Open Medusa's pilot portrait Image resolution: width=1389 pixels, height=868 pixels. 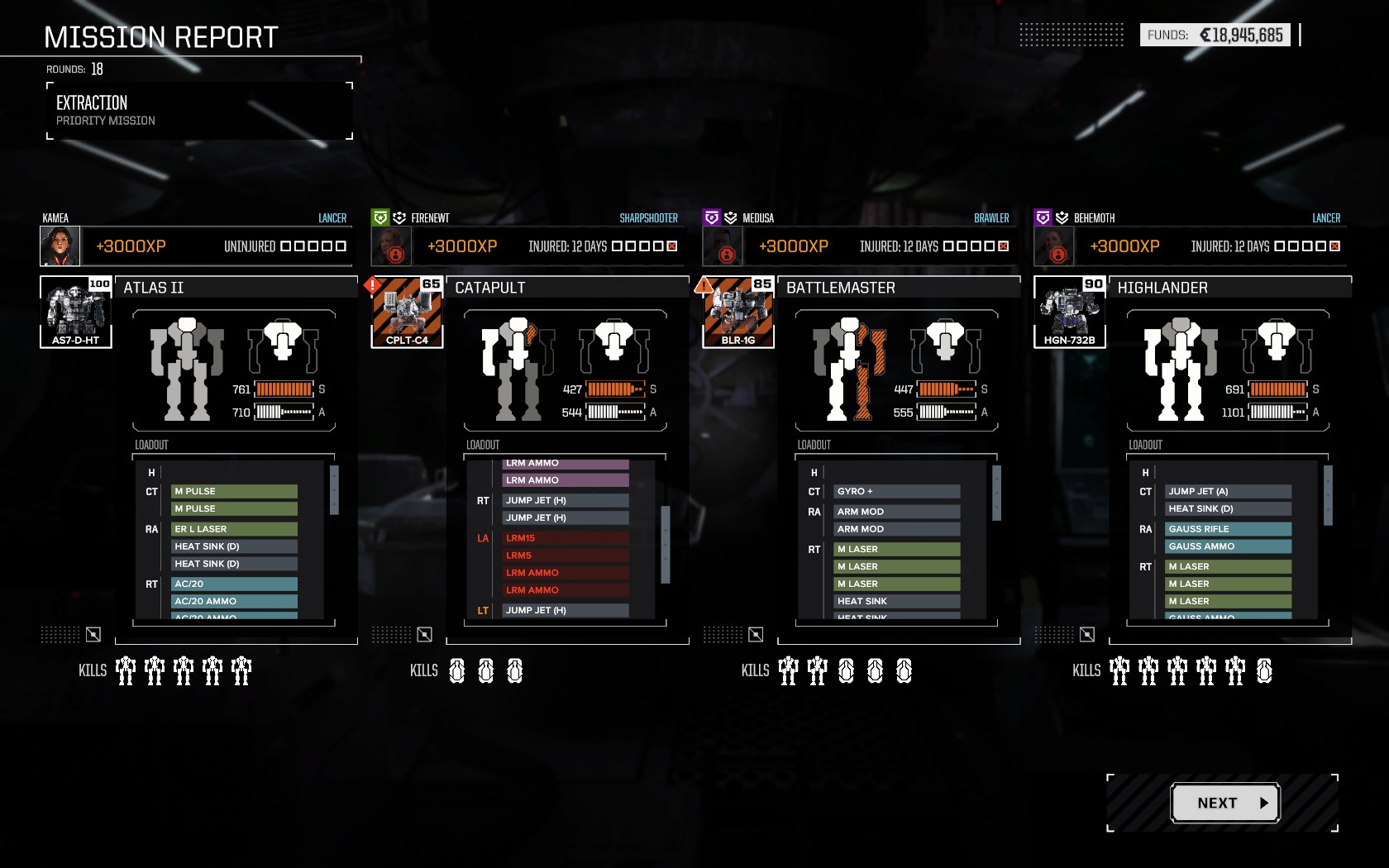pos(723,246)
